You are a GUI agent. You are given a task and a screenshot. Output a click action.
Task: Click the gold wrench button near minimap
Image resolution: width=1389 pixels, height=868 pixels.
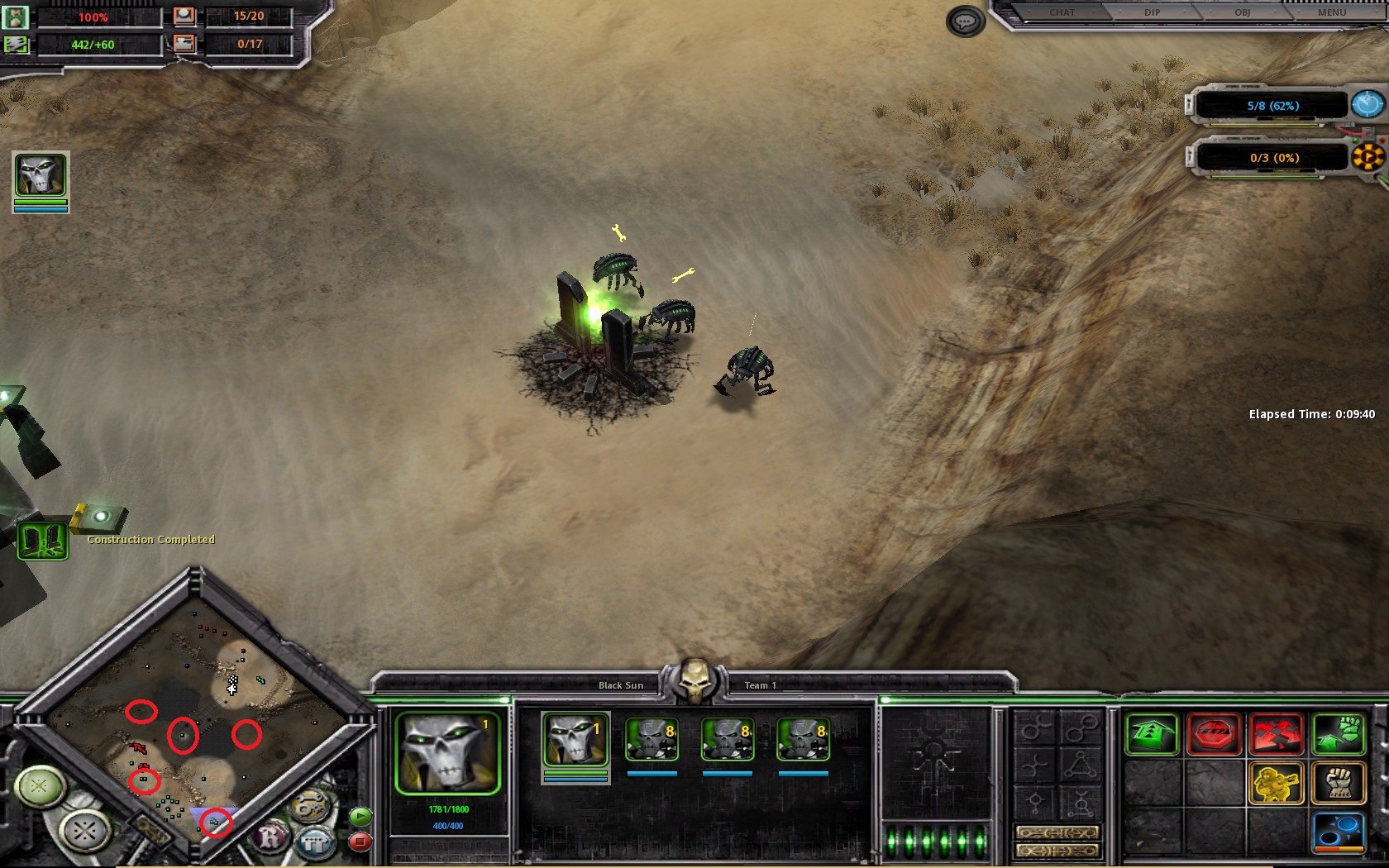[309, 807]
